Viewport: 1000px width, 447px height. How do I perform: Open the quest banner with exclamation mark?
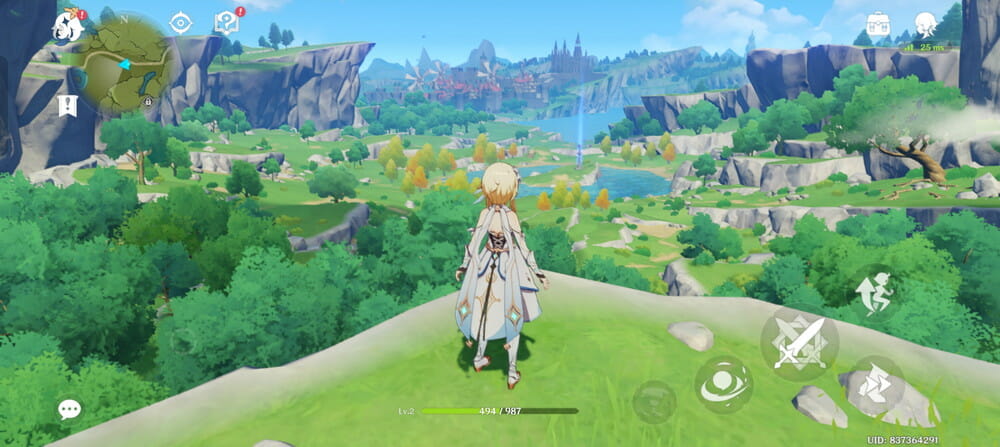pyautogui.click(x=68, y=104)
